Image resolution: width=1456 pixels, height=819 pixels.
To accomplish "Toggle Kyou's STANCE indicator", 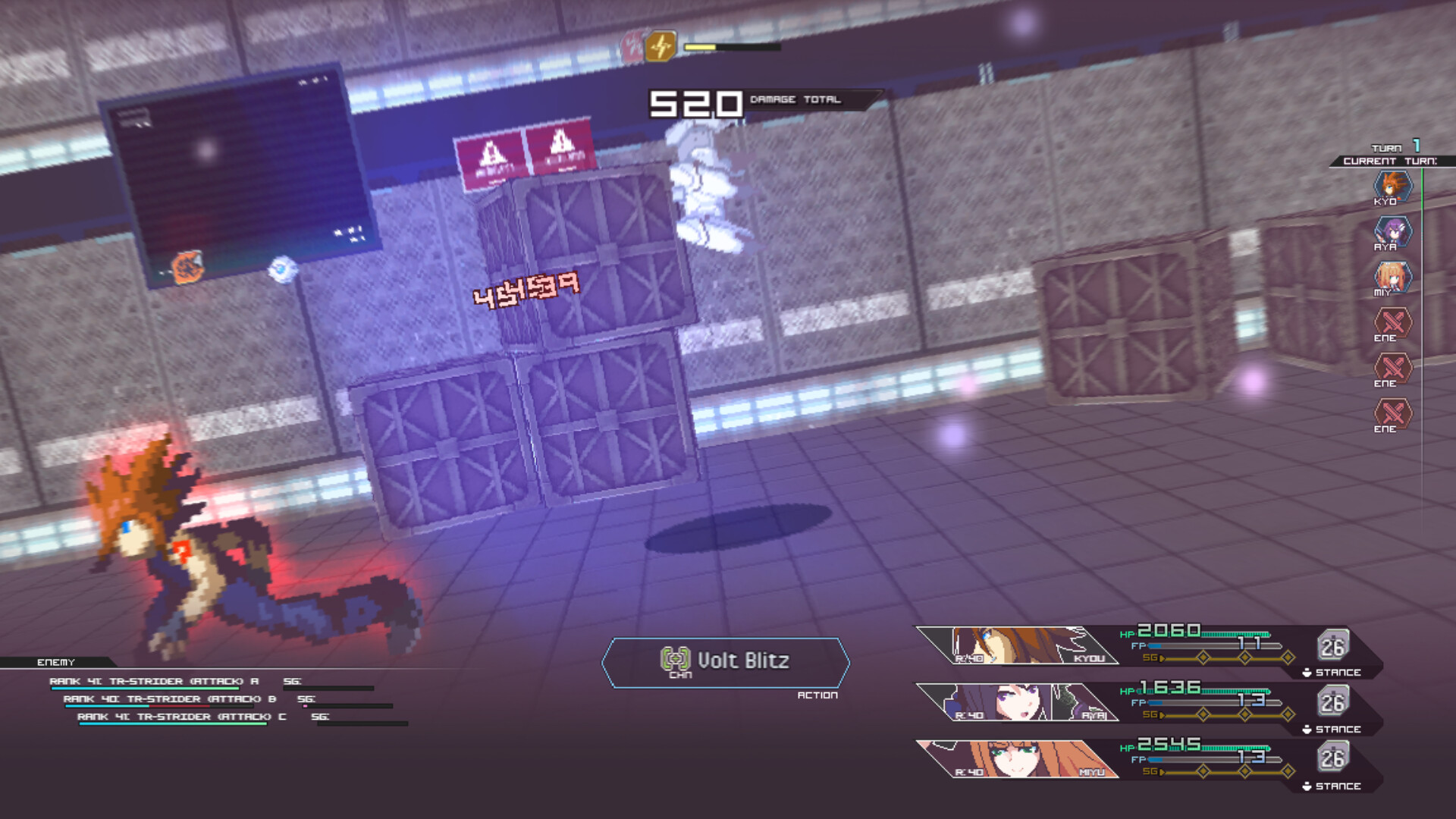I will click(1331, 673).
